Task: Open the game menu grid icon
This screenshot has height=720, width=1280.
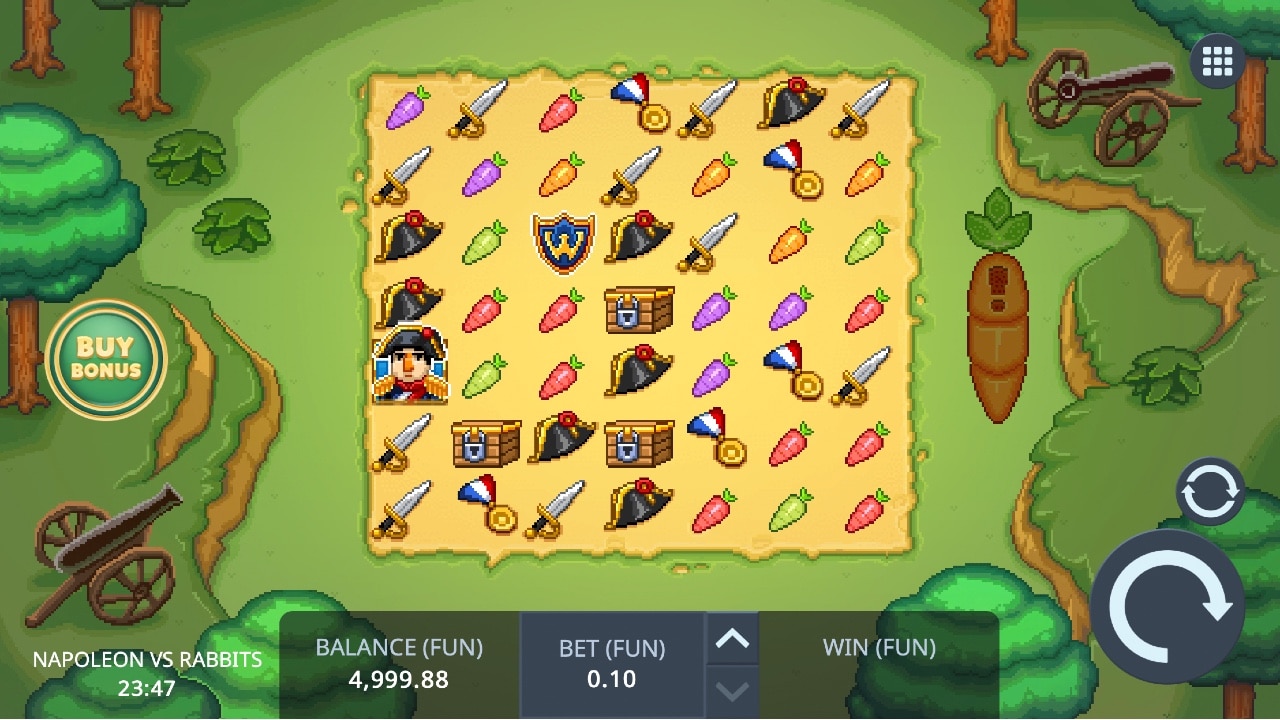Action: (x=1216, y=60)
